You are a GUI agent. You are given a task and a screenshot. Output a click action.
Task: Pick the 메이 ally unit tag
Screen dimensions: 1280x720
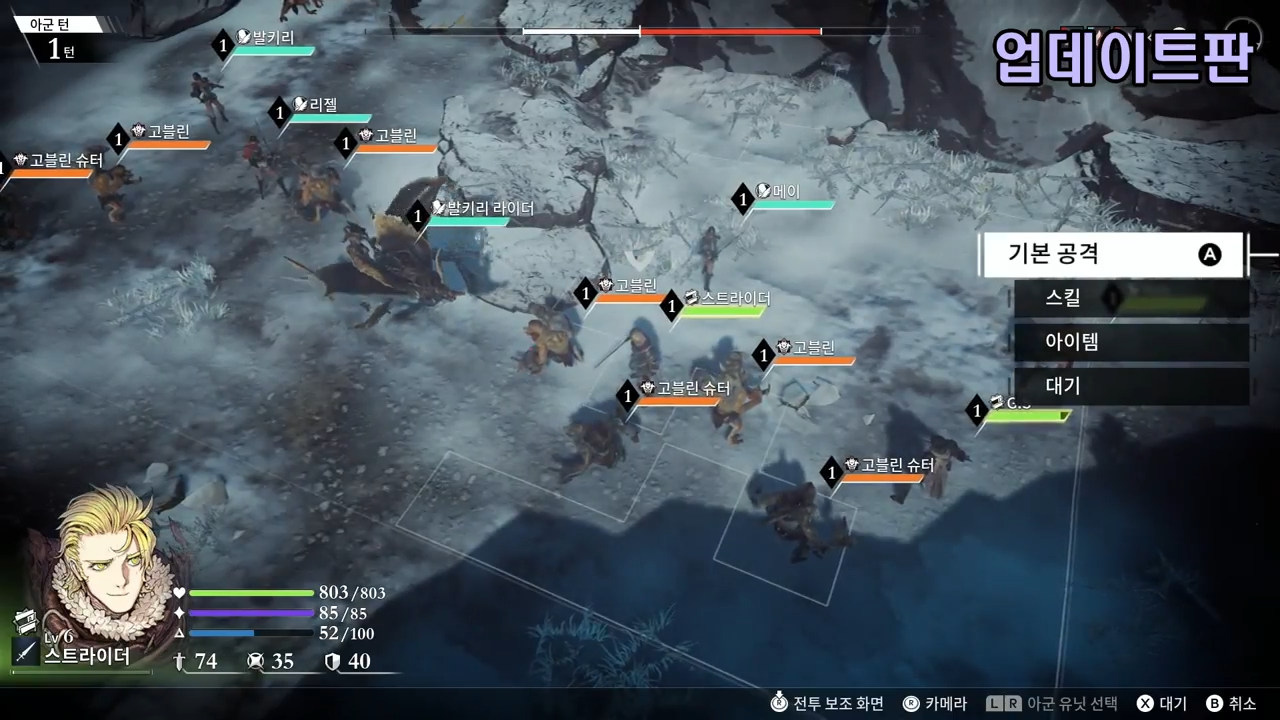click(786, 191)
